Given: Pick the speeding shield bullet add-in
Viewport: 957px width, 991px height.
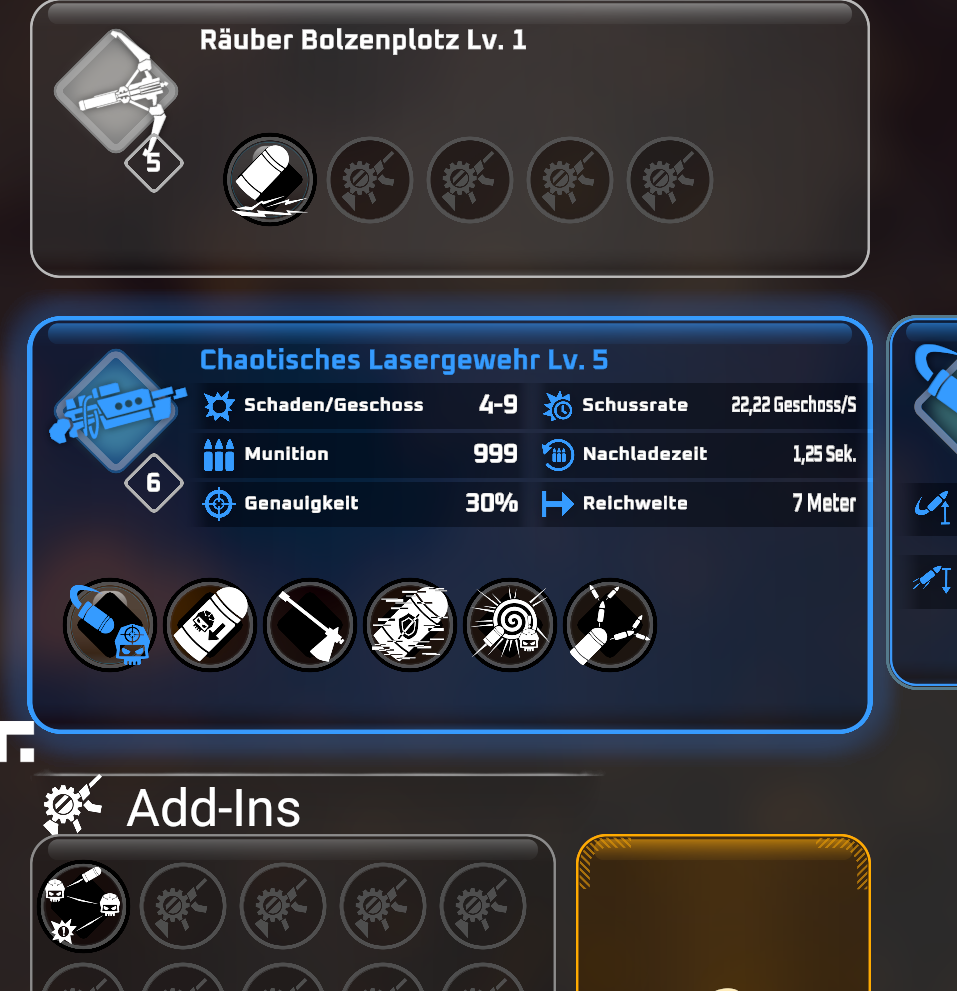Looking at the screenshot, I should [x=410, y=625].
